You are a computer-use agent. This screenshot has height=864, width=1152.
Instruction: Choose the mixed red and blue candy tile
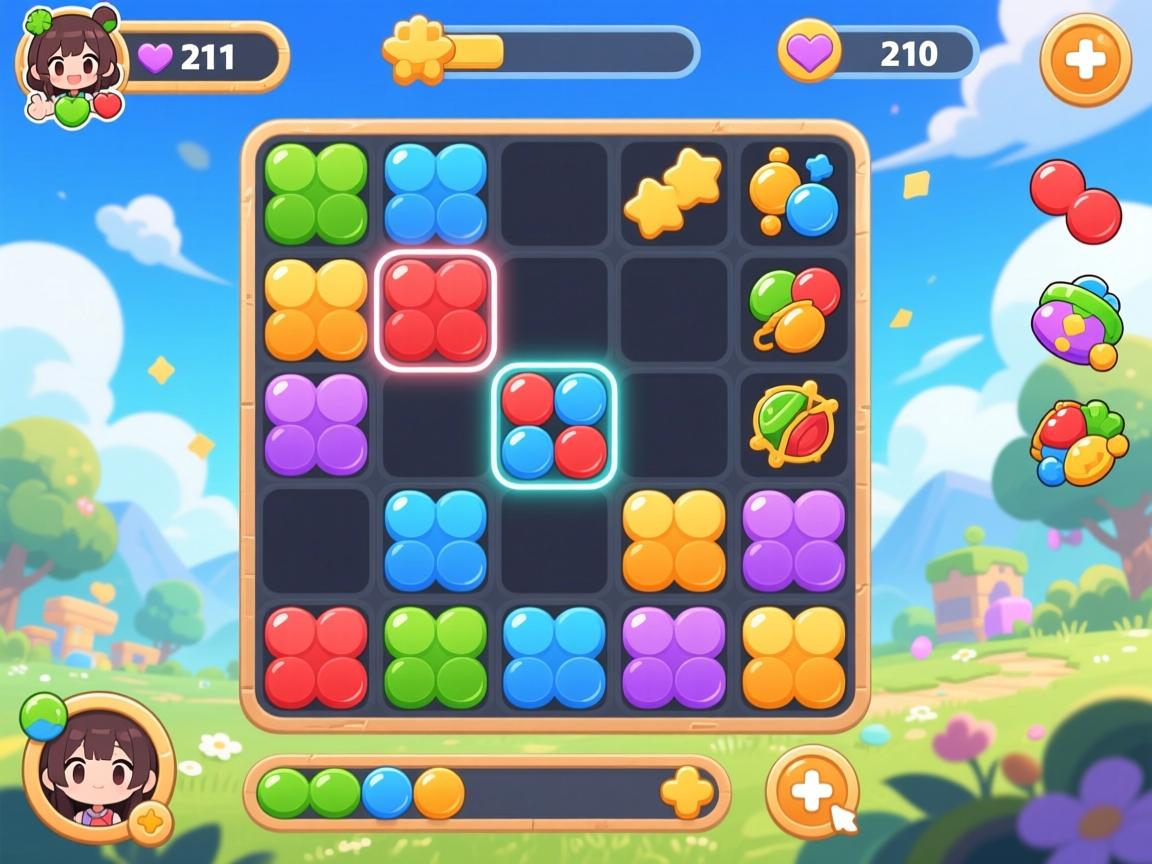click(554, 425)
